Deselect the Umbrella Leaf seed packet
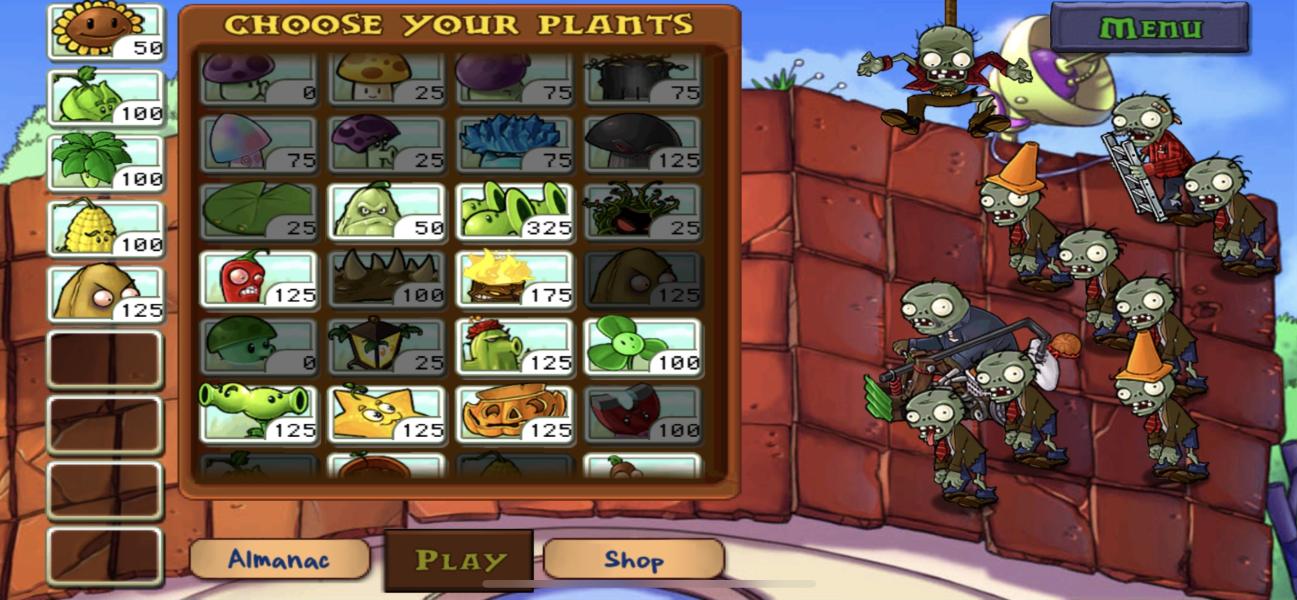Image resolution: width=1297 pixels, height=600 pixels. (105, 162)
